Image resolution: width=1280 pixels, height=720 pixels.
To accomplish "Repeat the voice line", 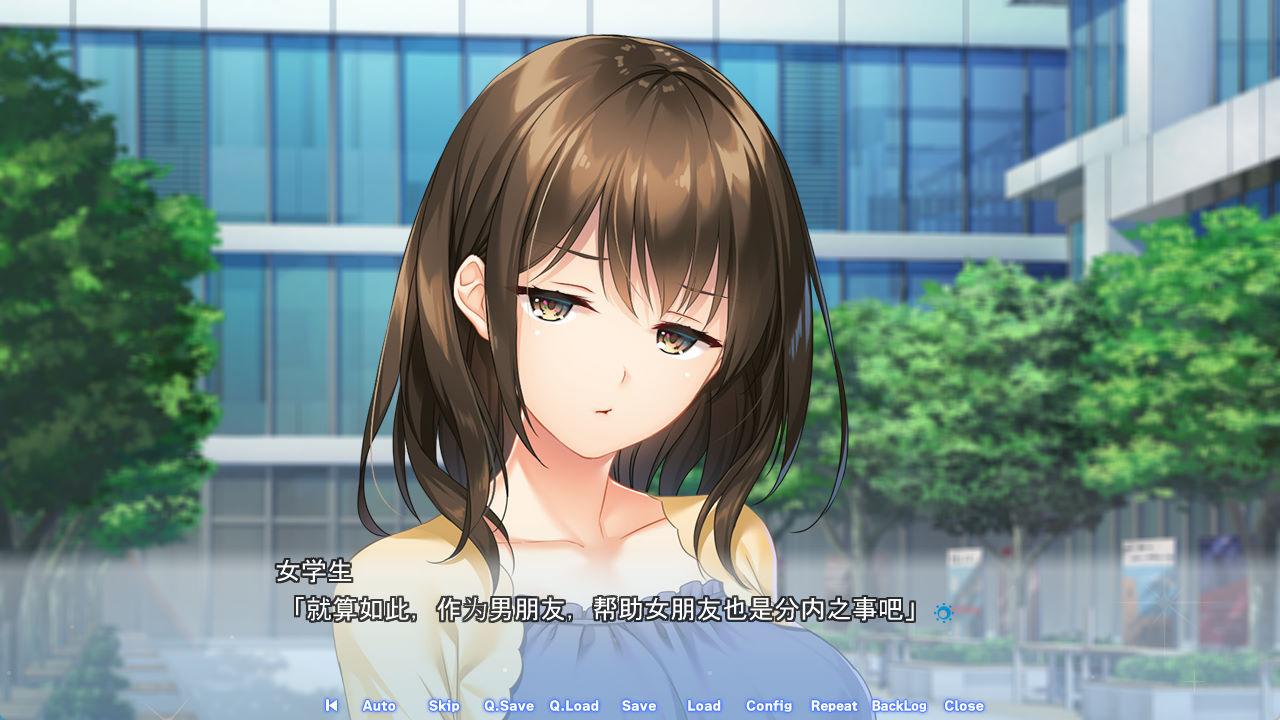I will [x=834, y=705].
